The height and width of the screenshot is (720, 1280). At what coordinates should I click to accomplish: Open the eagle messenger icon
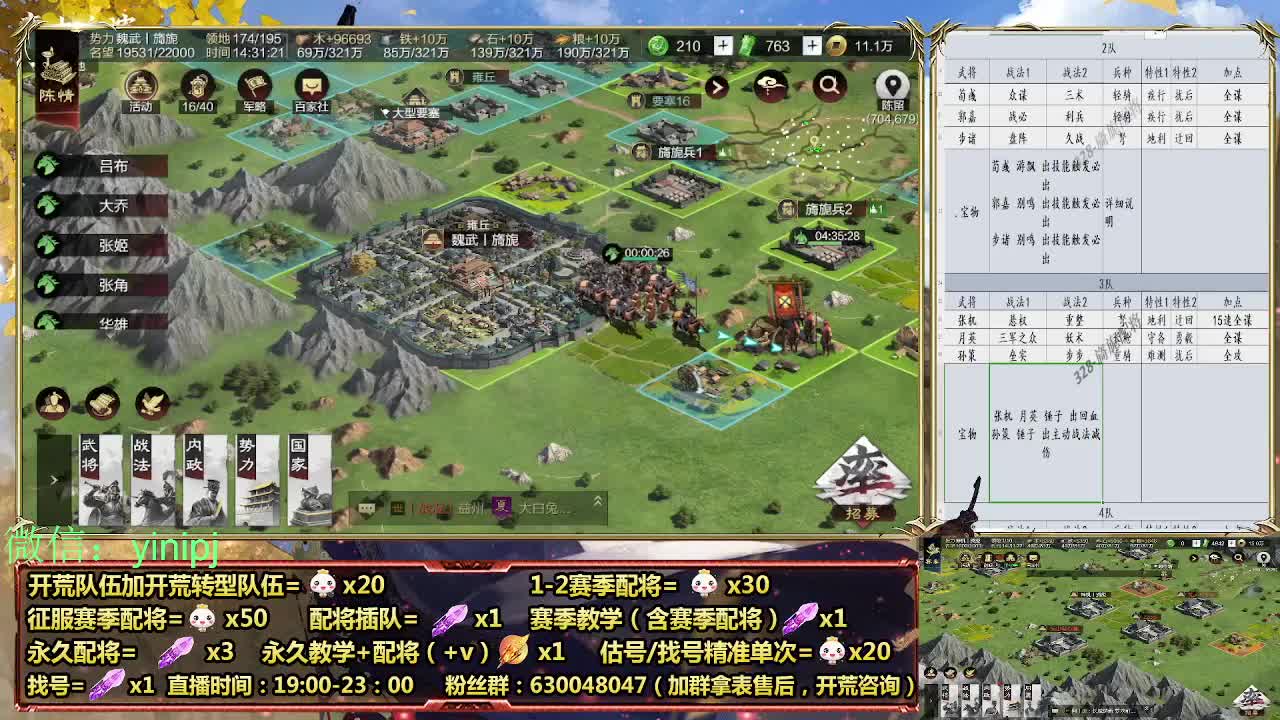[x=150, y=403]
